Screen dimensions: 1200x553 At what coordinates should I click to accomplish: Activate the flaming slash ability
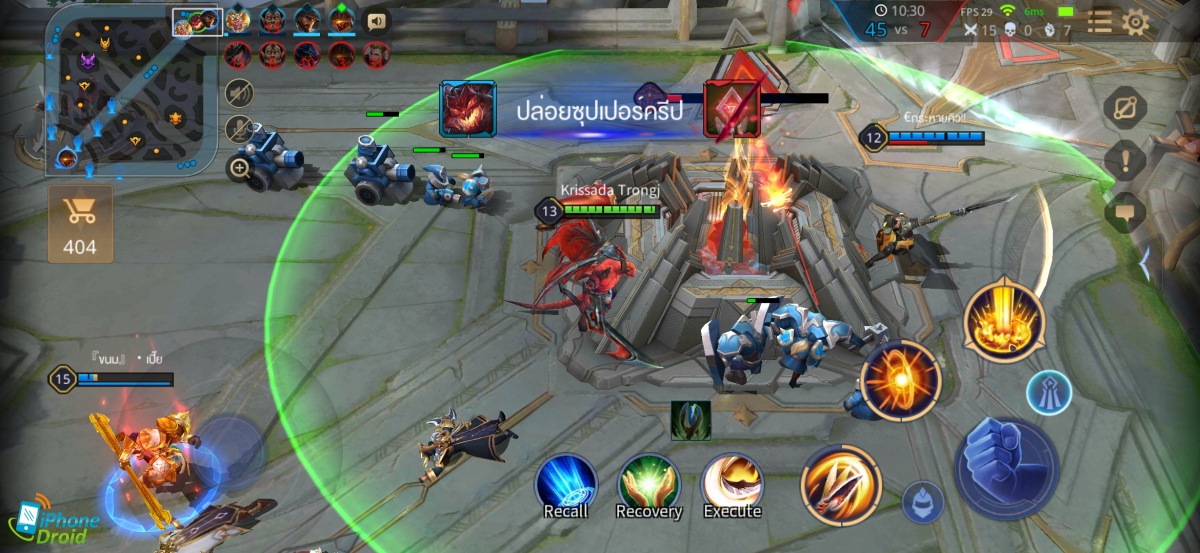841,485
